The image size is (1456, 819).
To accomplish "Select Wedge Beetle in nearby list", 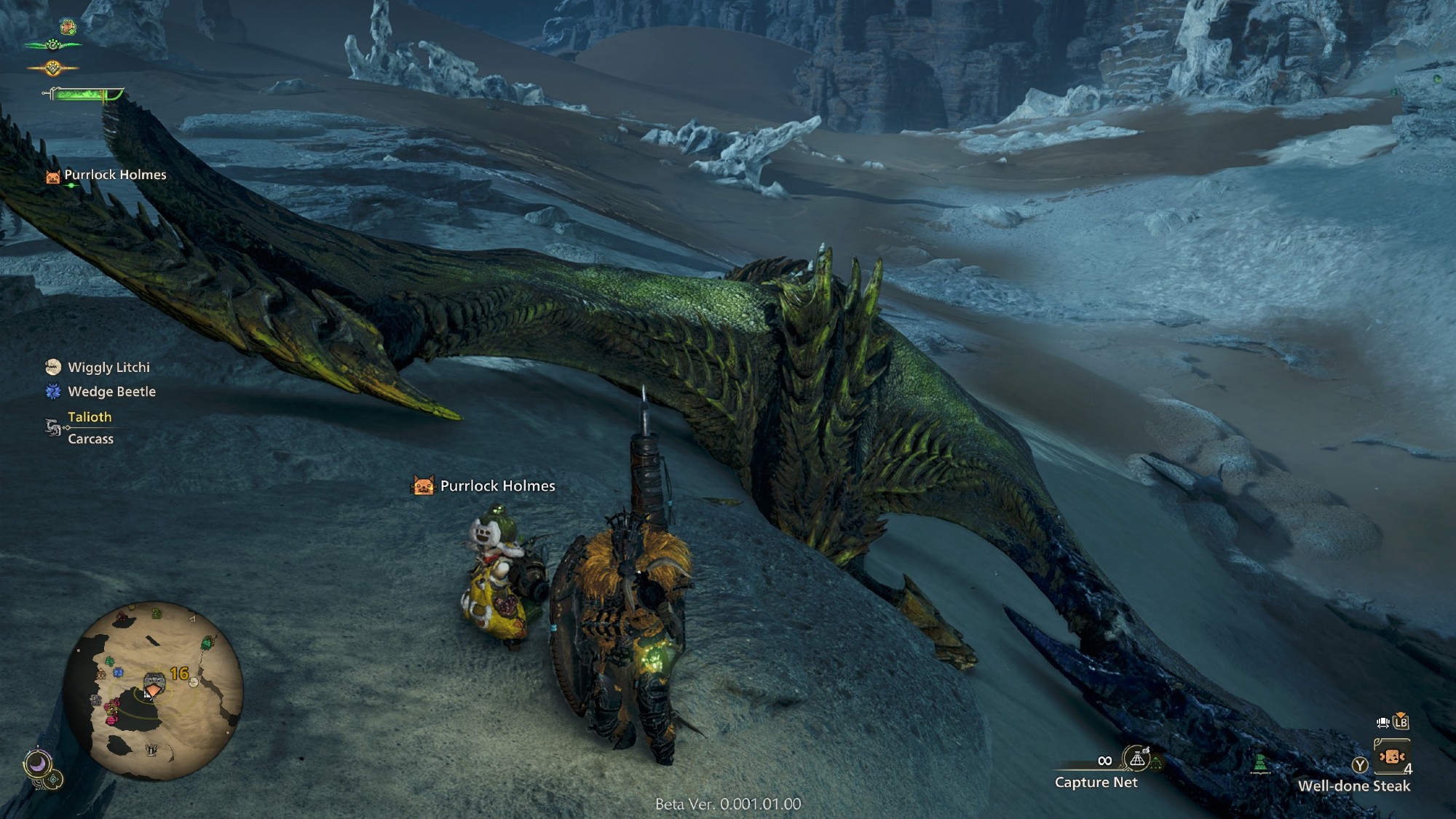I will (x=111, y=392).
